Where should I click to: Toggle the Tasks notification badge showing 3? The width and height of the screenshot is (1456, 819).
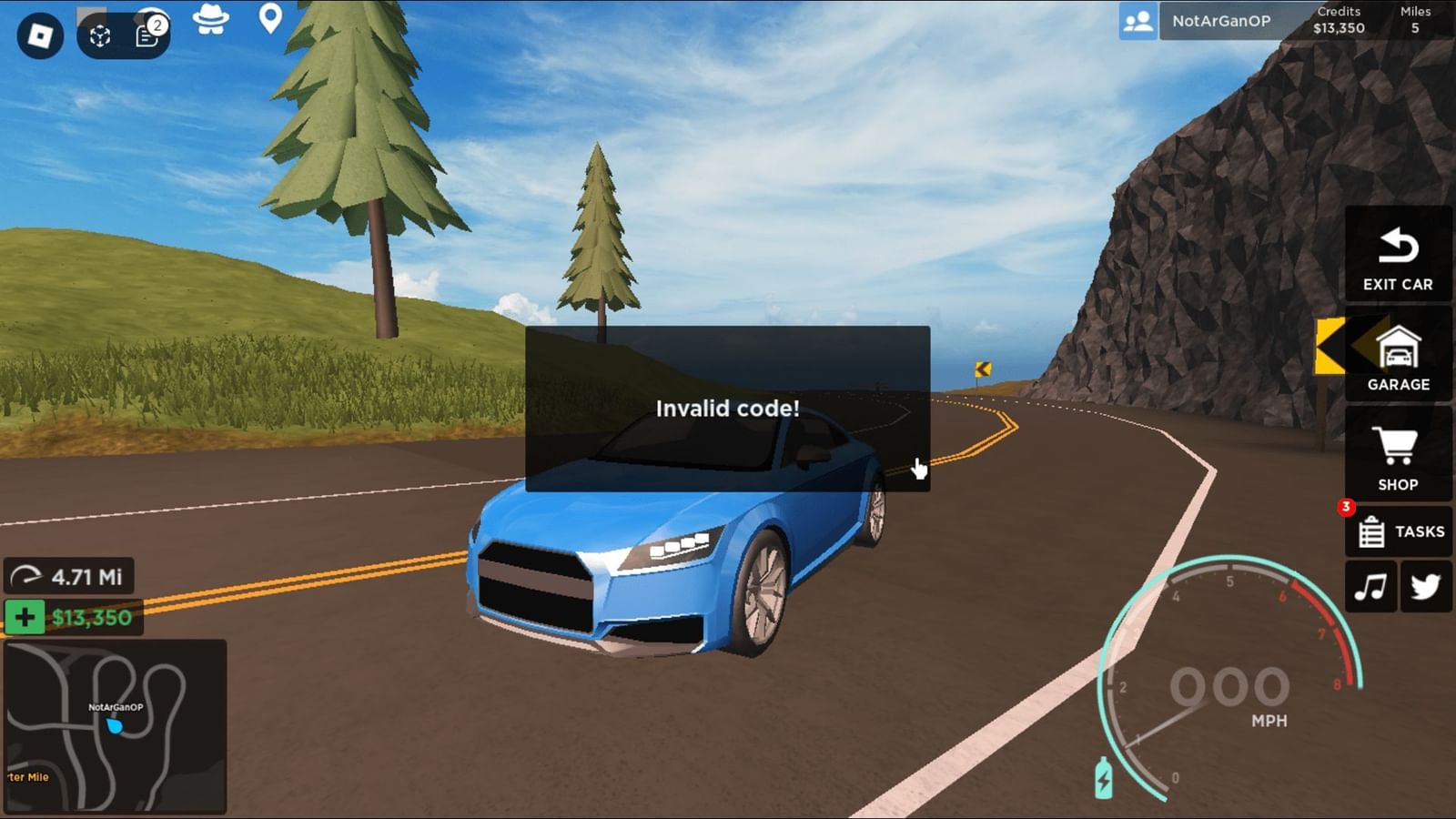[x=1344, y=506]
